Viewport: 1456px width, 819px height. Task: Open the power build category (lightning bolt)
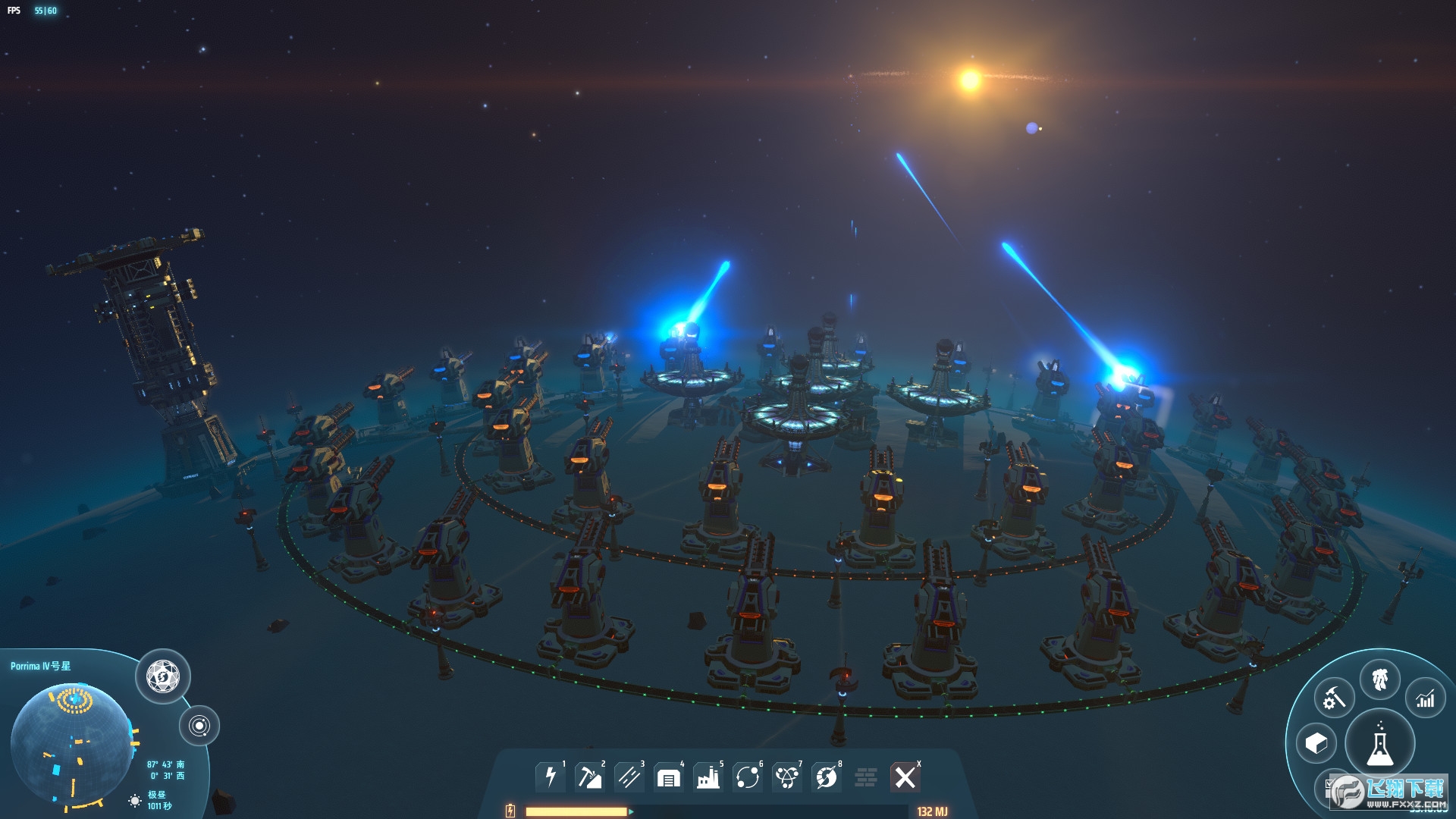pyautogui.click(x=551, y=777)
